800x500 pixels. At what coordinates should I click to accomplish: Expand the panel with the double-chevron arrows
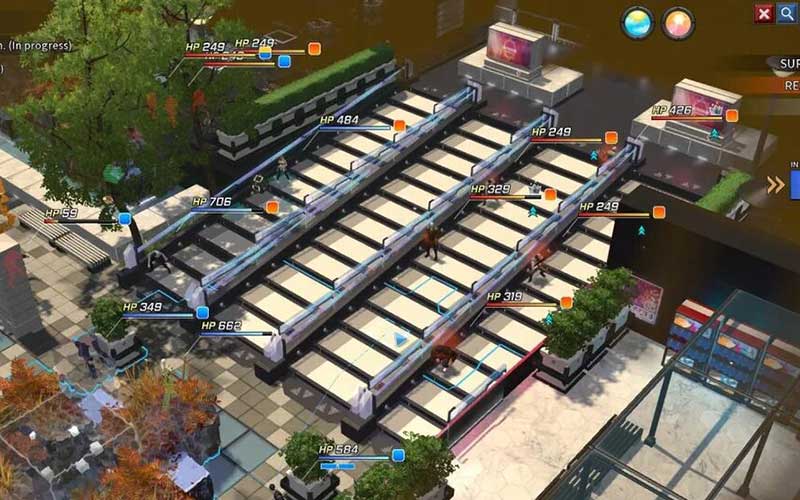point(775,184)
